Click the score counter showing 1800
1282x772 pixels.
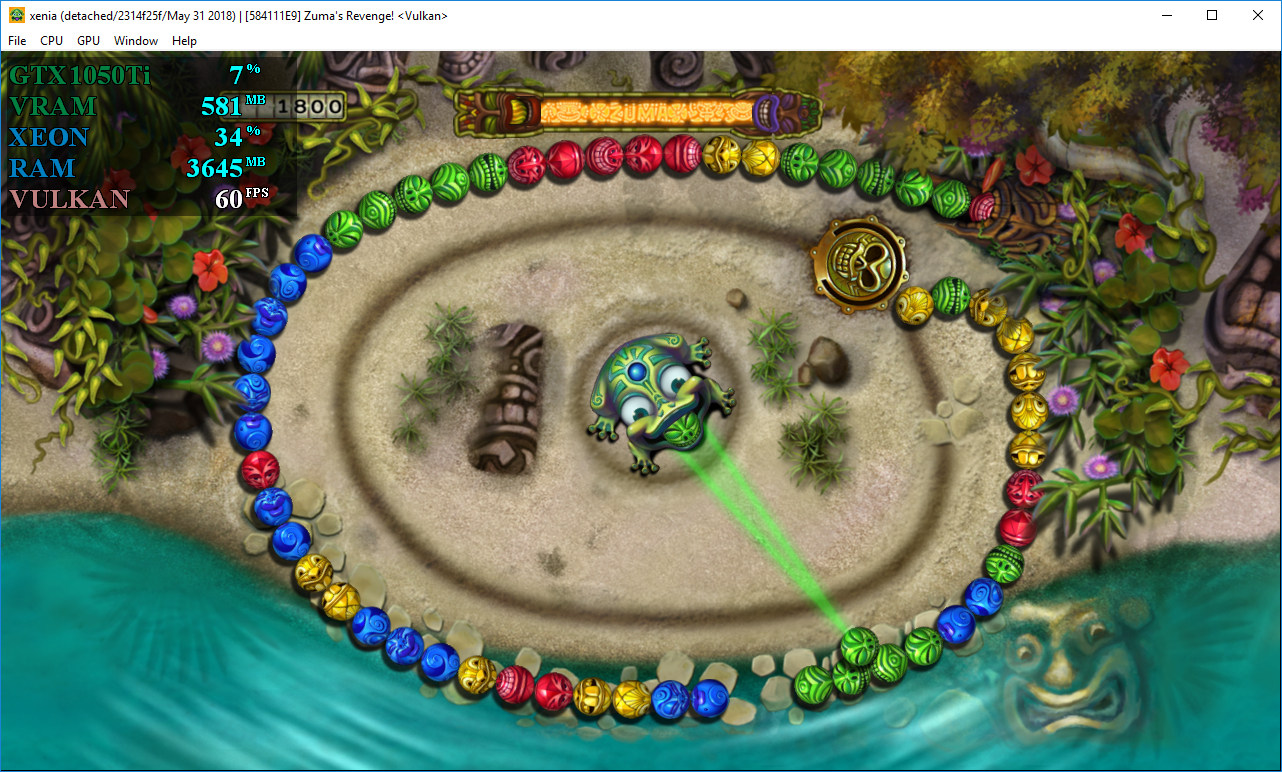[x=310, y=105]
